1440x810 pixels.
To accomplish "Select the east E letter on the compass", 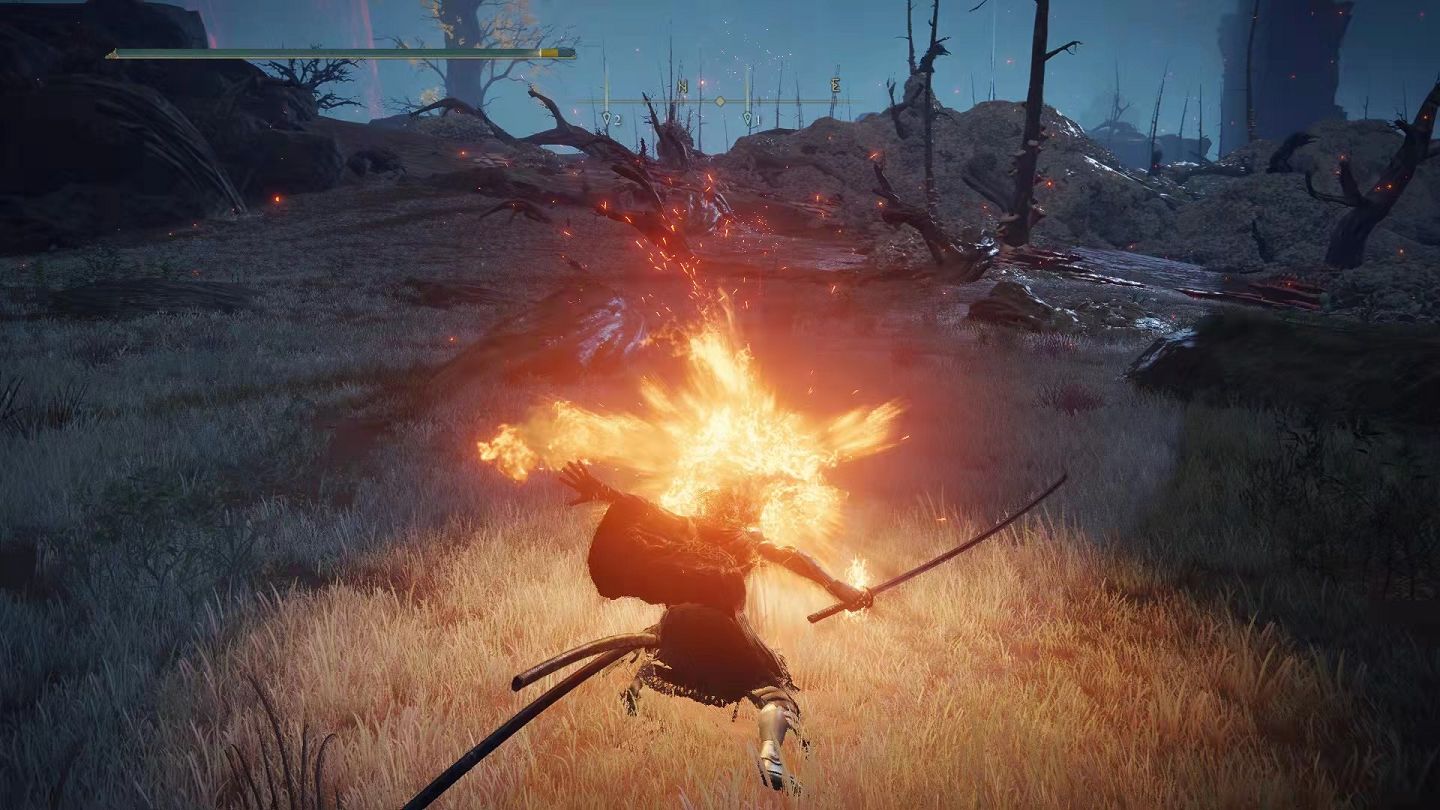I will pyautogui.click(x=835, y=85).
